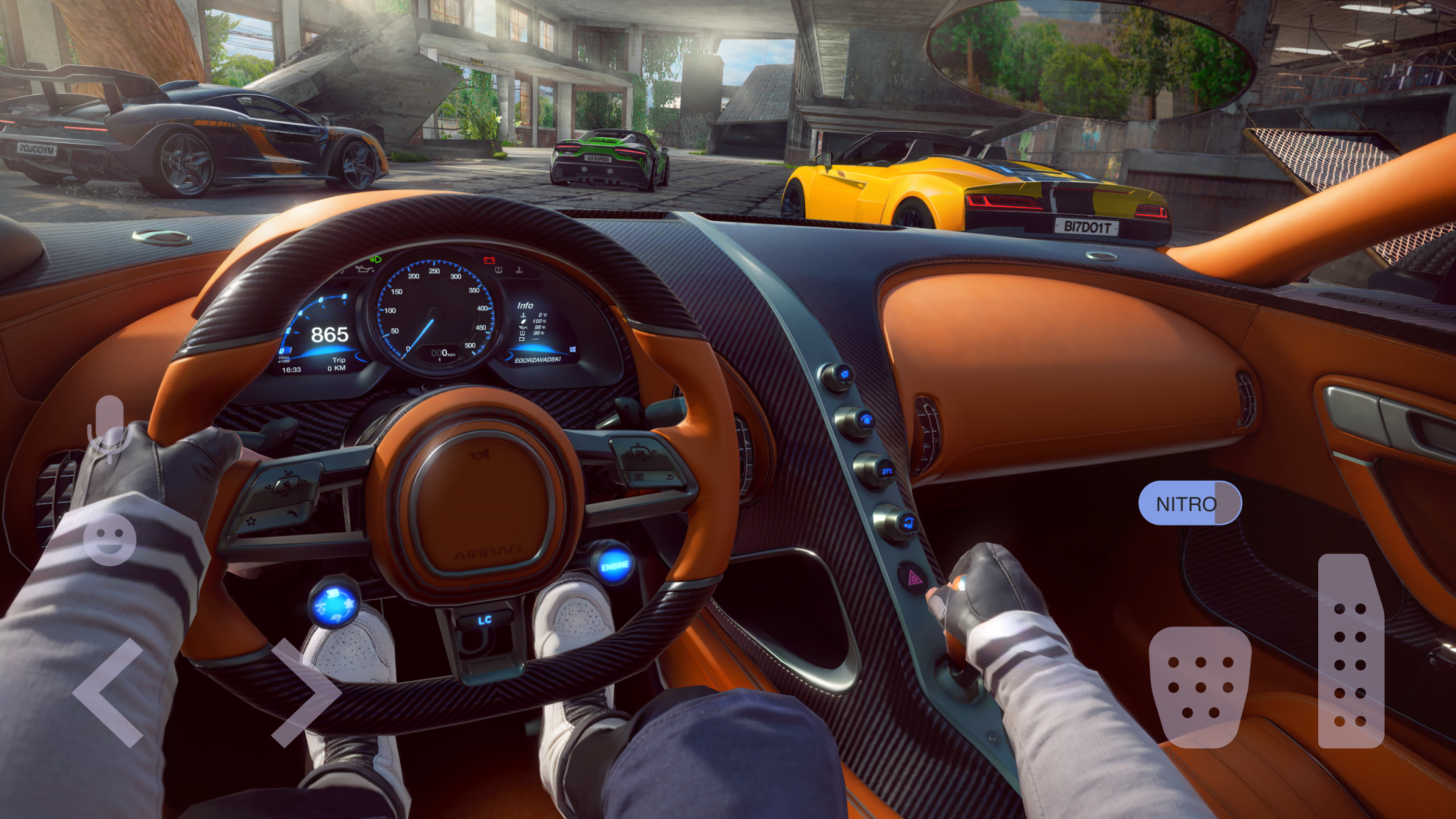Tap the fan speed knob on the console stack

865,420
